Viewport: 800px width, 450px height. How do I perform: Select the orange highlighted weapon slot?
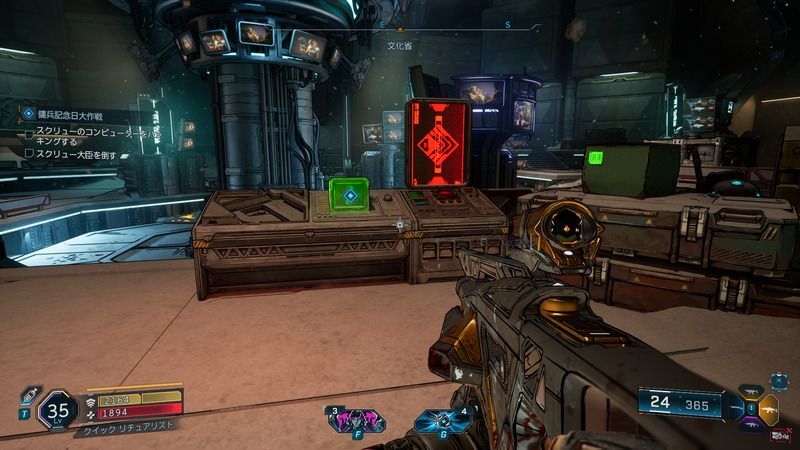(x=767, y=408)
